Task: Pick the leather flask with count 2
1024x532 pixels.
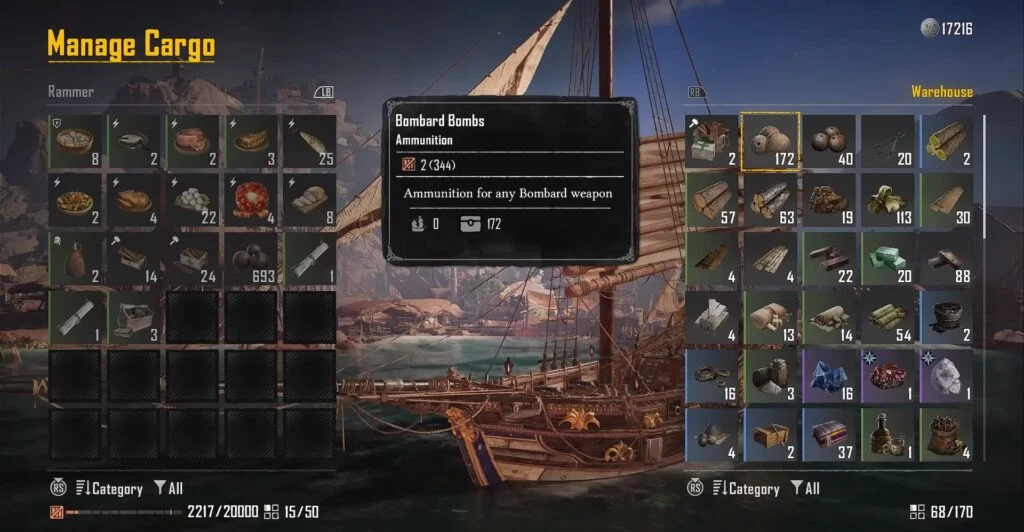Action: tap(76, 259)
